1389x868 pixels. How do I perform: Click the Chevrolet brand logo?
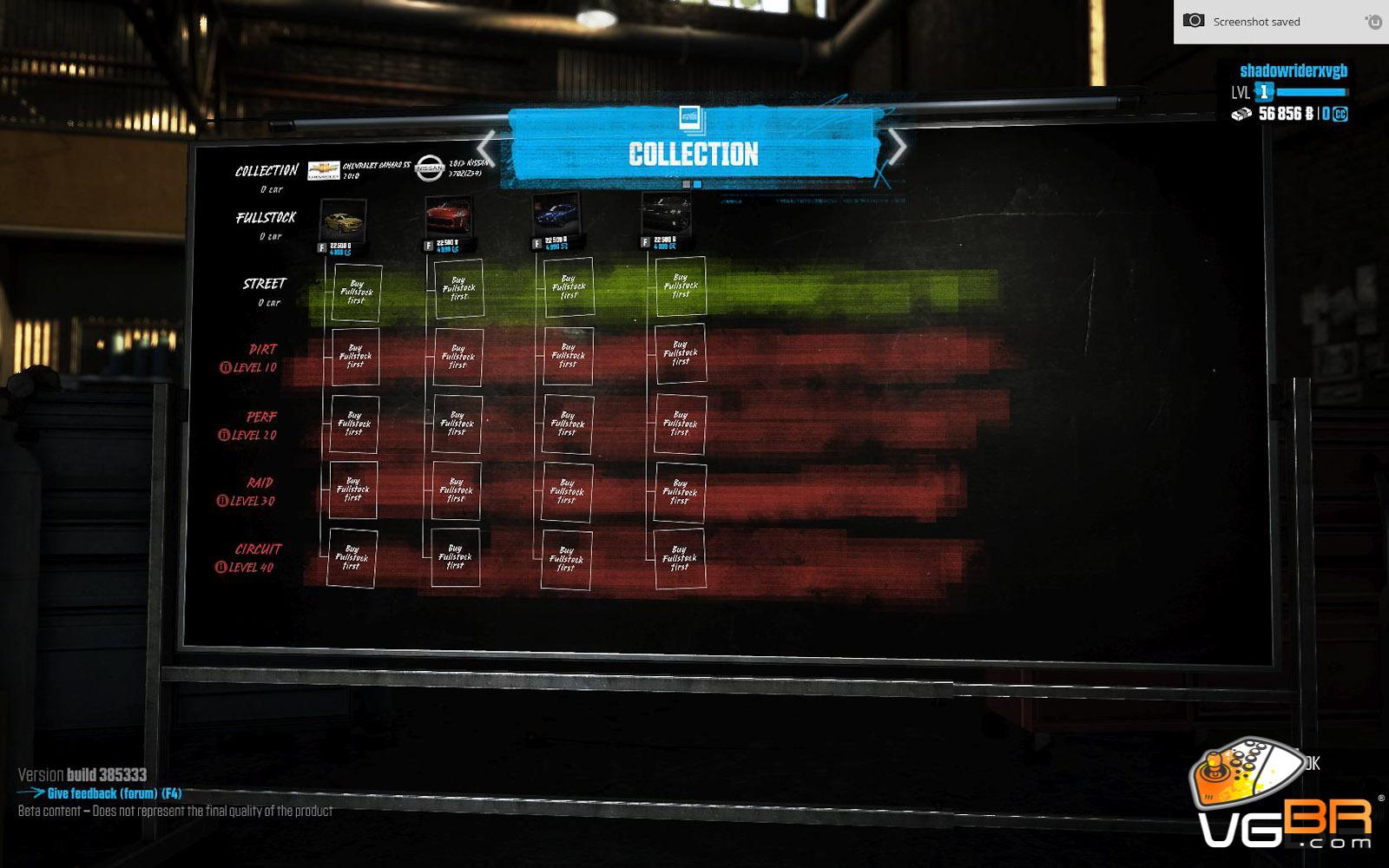pos(324,169)
